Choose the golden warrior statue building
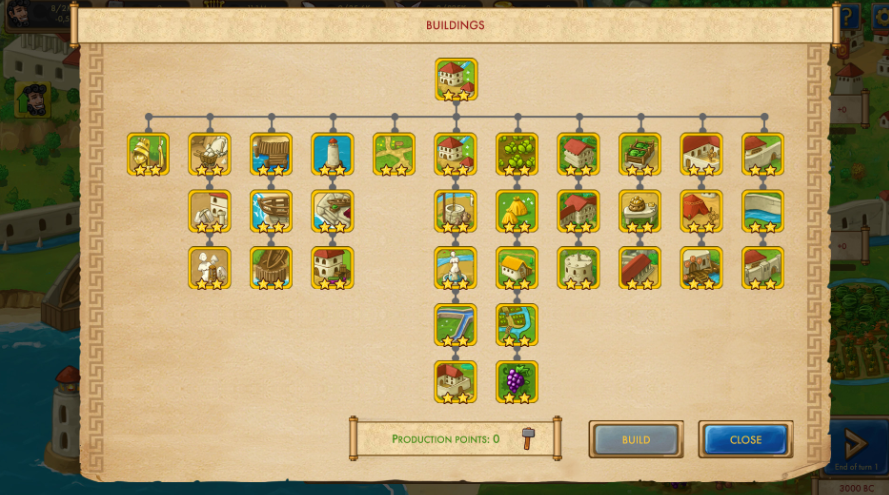The height and width of the screenshot is (495, 889). pyautogui.click(x=148, y=154)
